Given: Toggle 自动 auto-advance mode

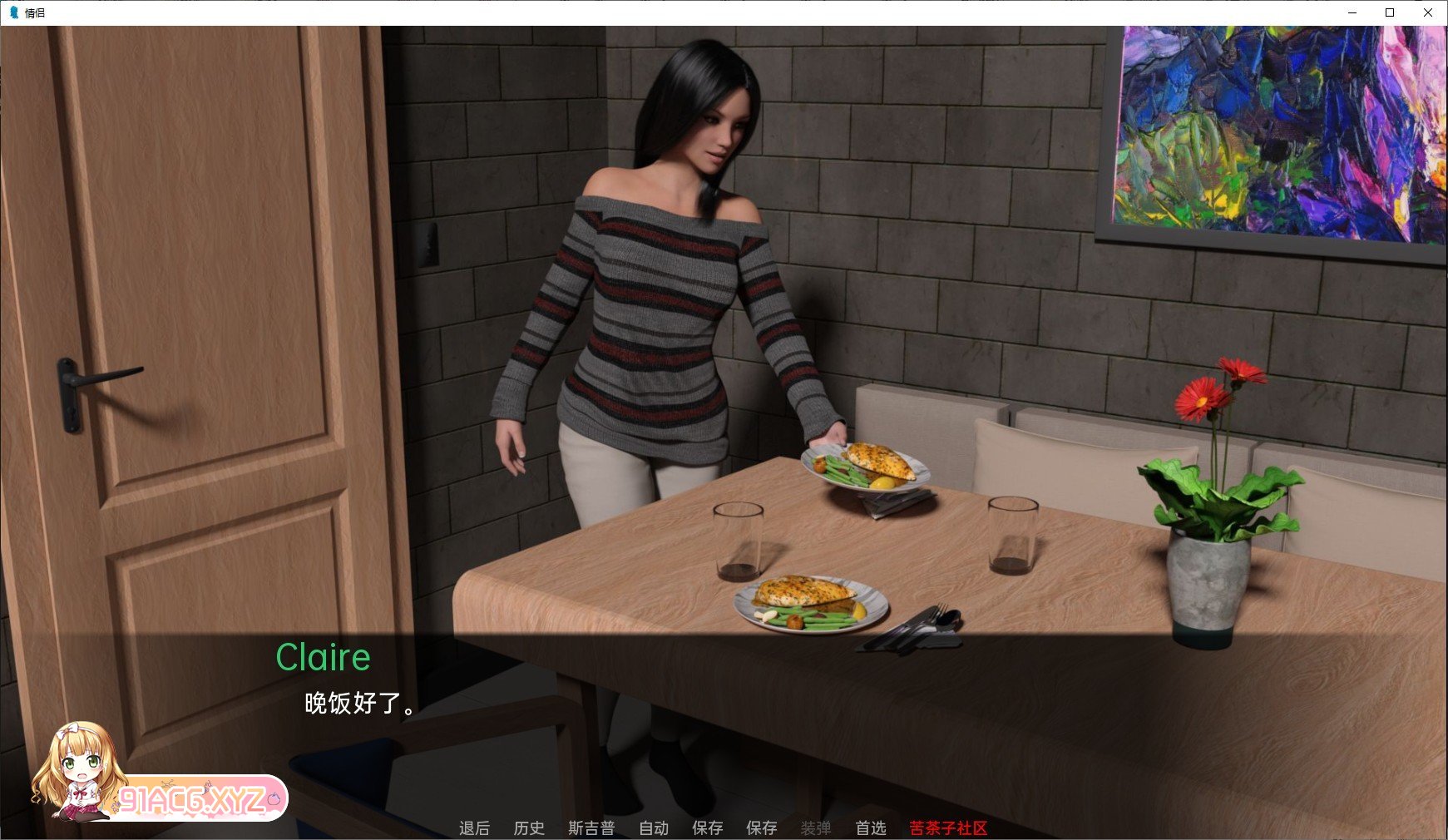Looking at the screenshot, I should [654, 828].
